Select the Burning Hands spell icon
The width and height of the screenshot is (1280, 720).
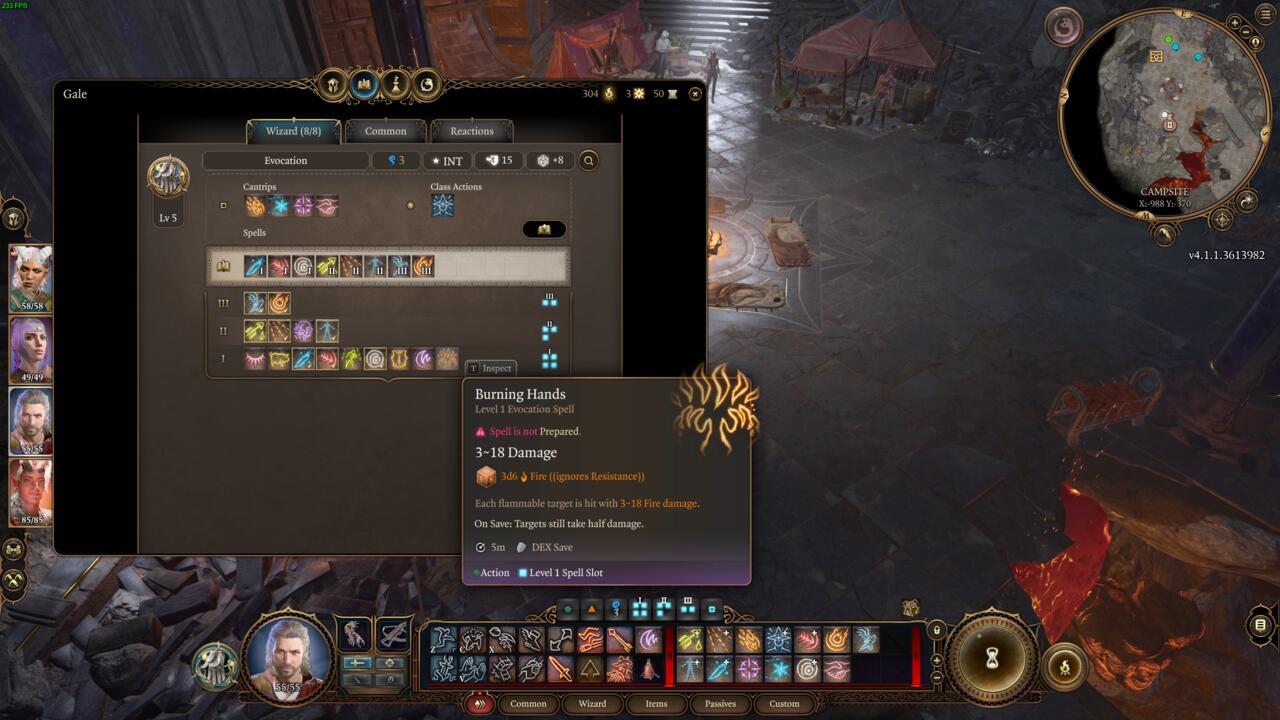pos(446,358)
